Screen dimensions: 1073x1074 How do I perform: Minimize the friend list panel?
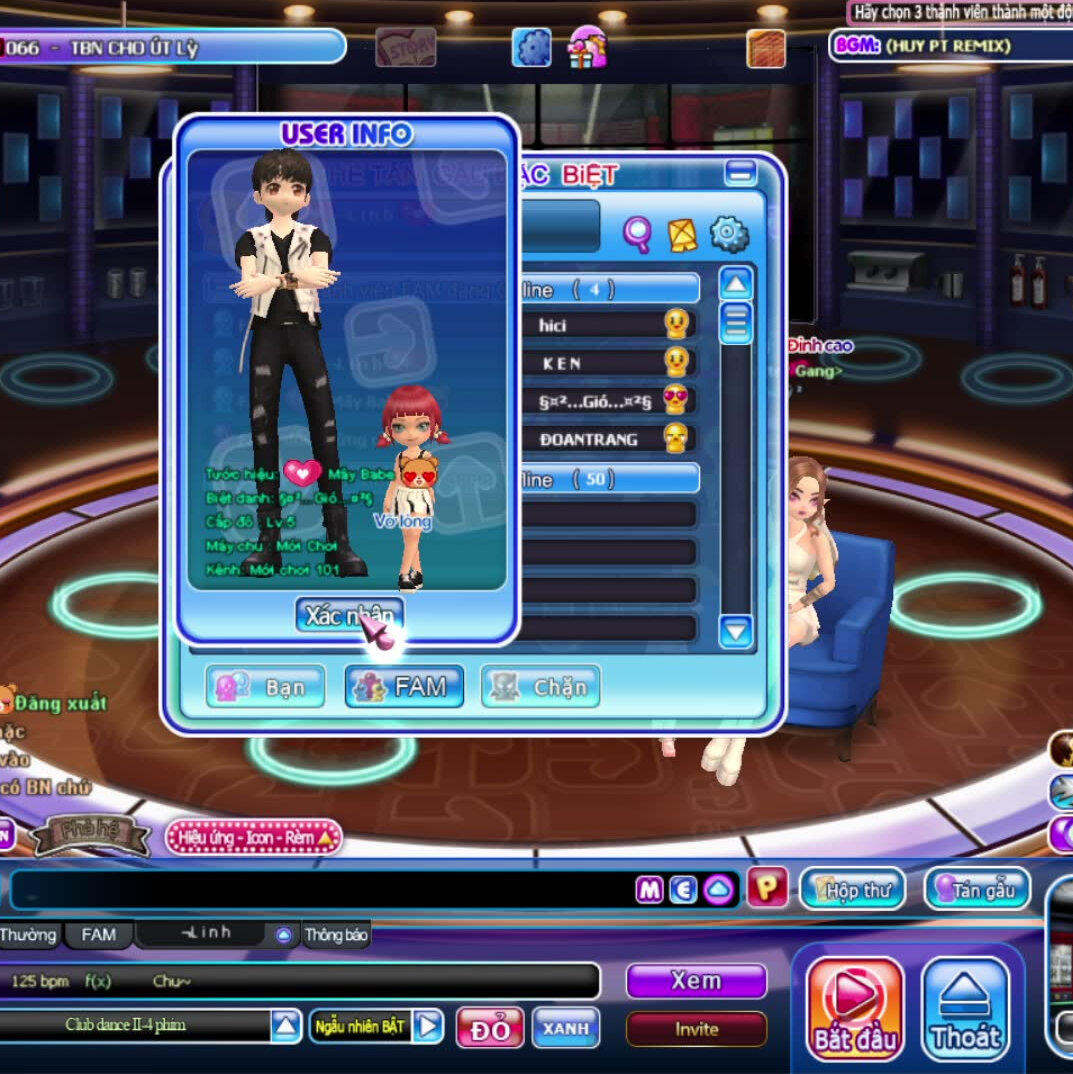pos(740,174)
